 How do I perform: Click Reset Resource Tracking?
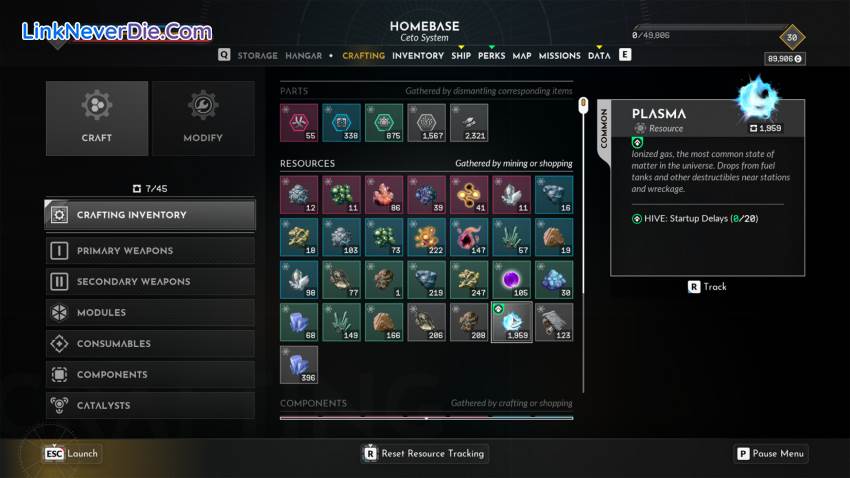(x=424, y=453)
